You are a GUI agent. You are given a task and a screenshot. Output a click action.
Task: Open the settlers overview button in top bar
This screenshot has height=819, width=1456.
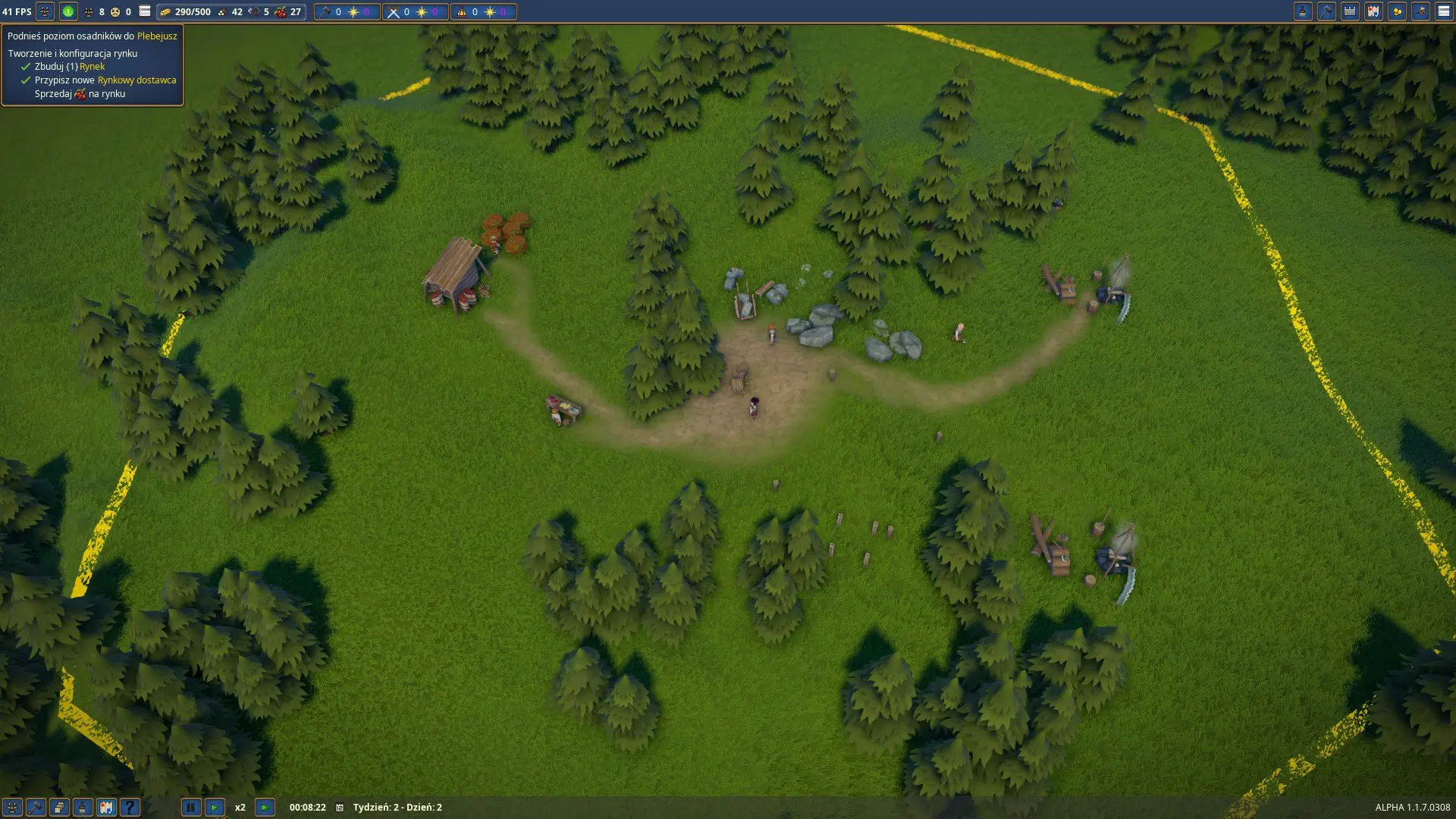coord(45,11)
